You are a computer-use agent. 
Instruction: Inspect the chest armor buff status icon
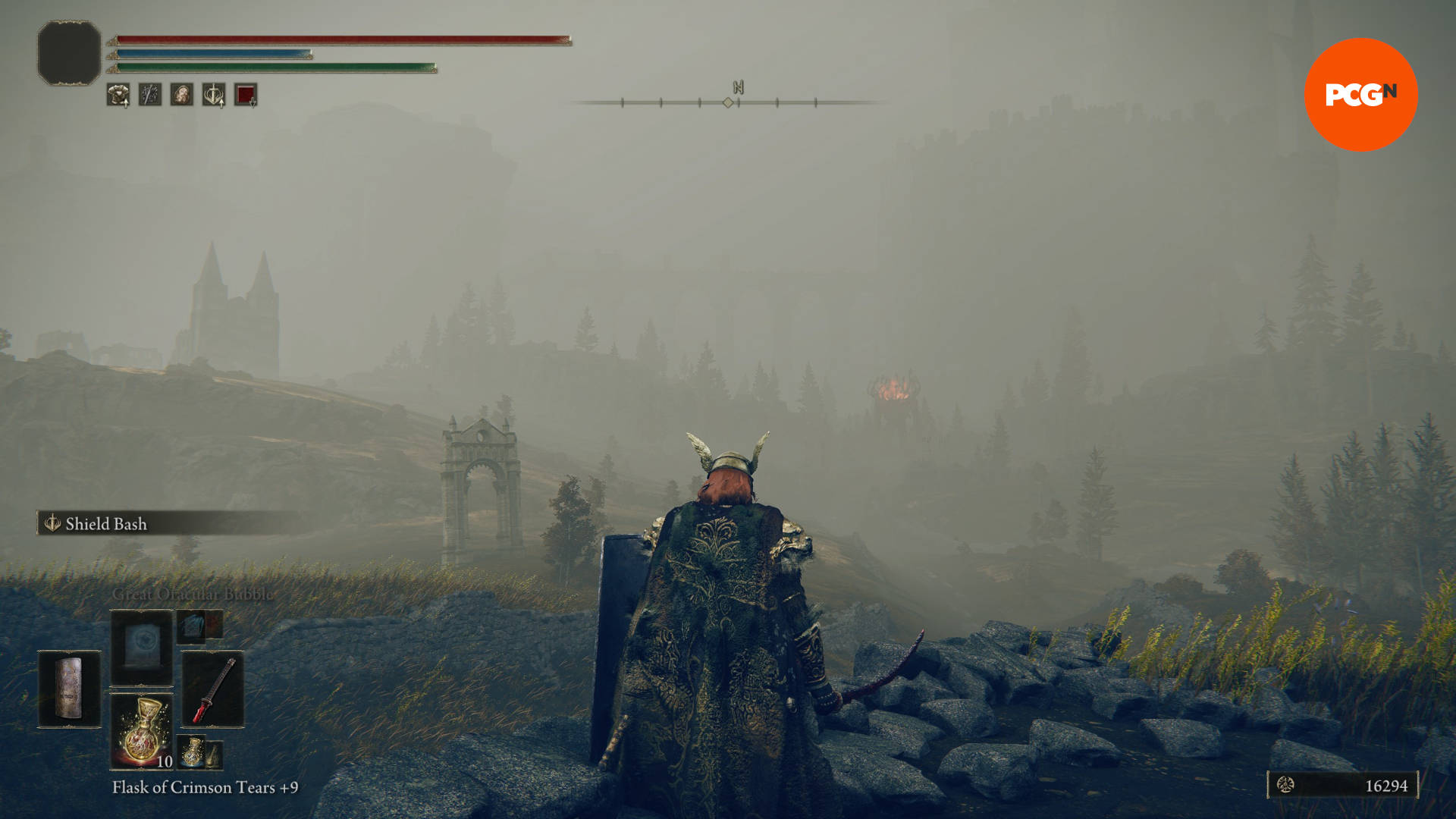(x=118, y=95)
